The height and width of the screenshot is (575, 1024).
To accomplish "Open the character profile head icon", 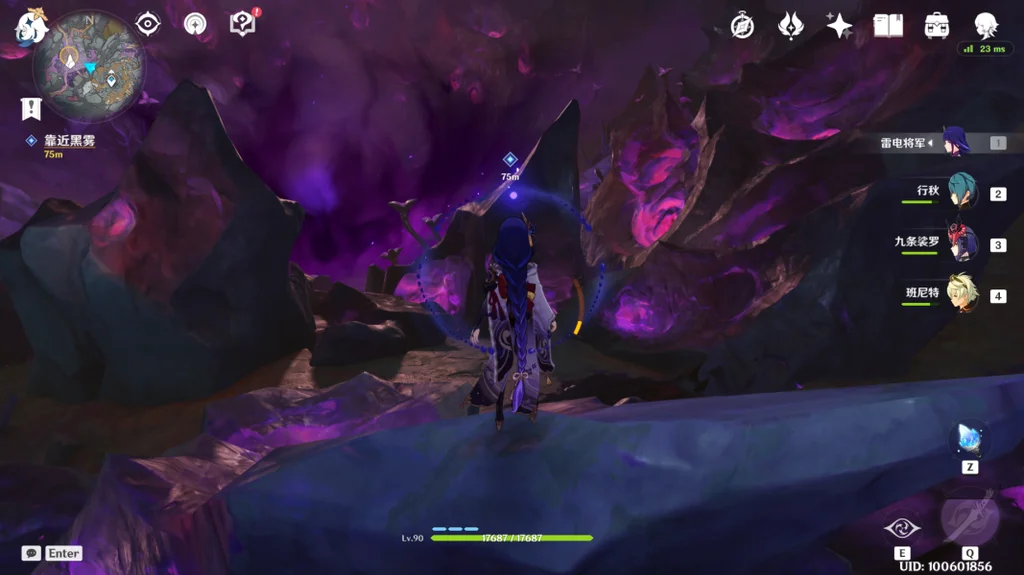I will click(986, 25).
